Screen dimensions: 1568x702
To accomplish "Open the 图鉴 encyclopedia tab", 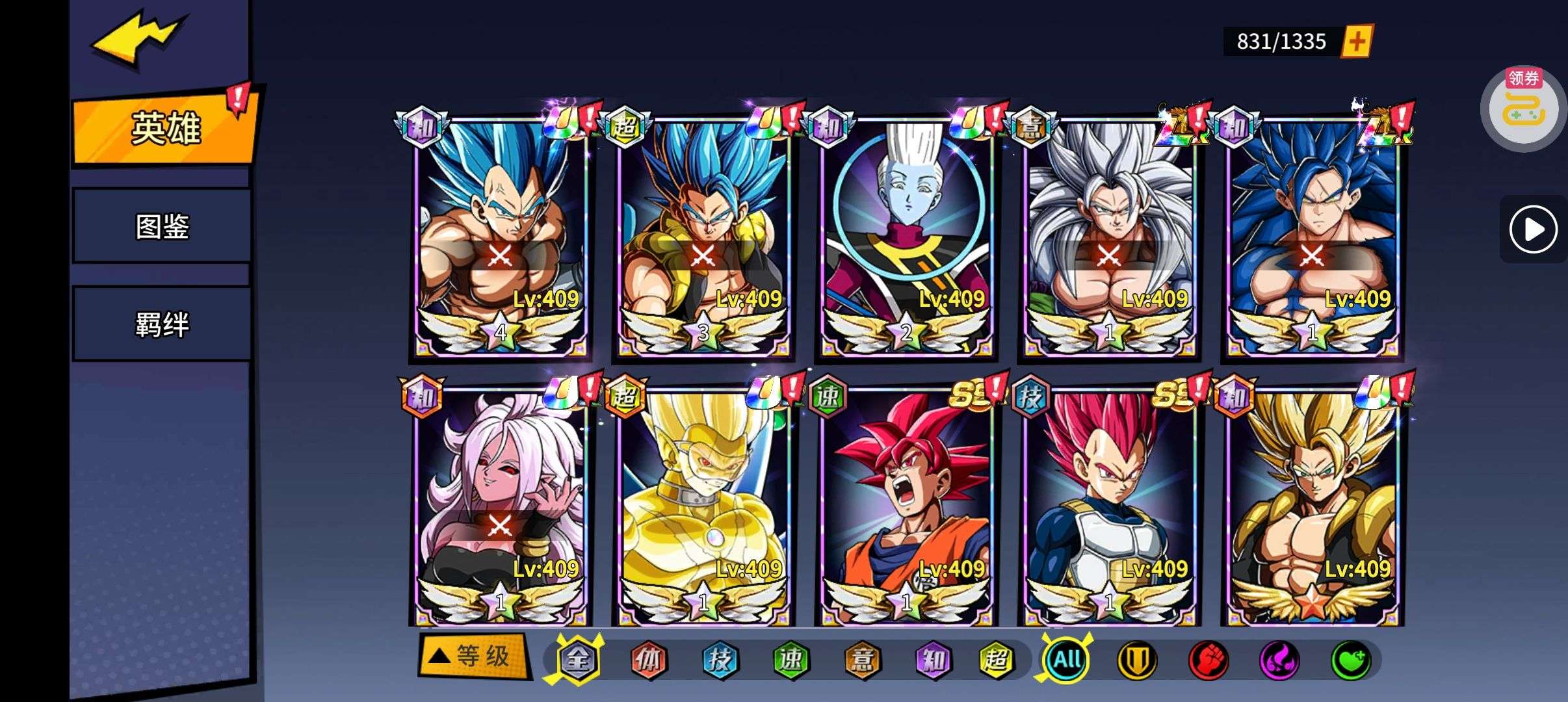I will [x=162, y=226].
